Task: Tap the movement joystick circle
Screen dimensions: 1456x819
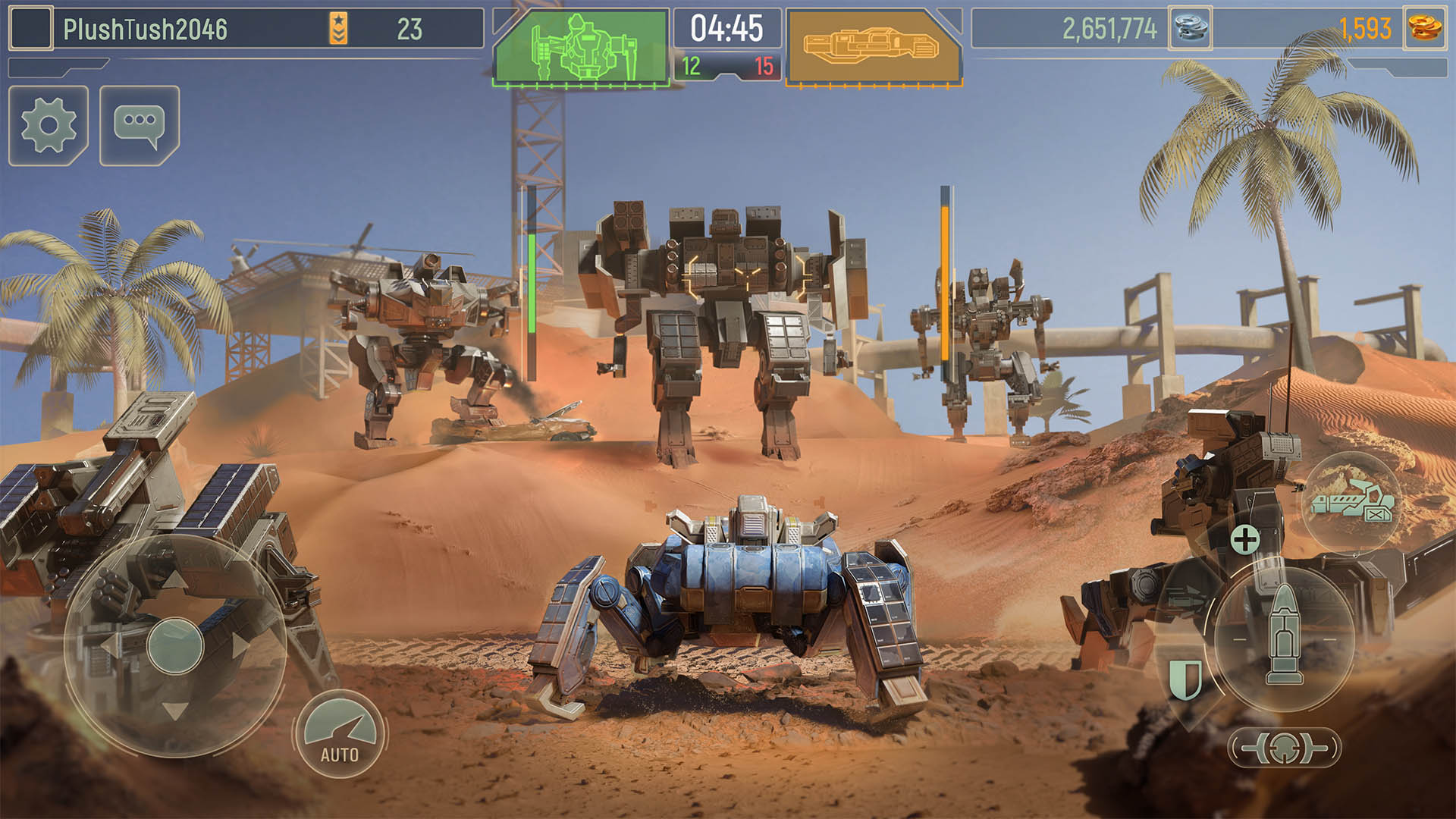Action: [x=176, y=646]
